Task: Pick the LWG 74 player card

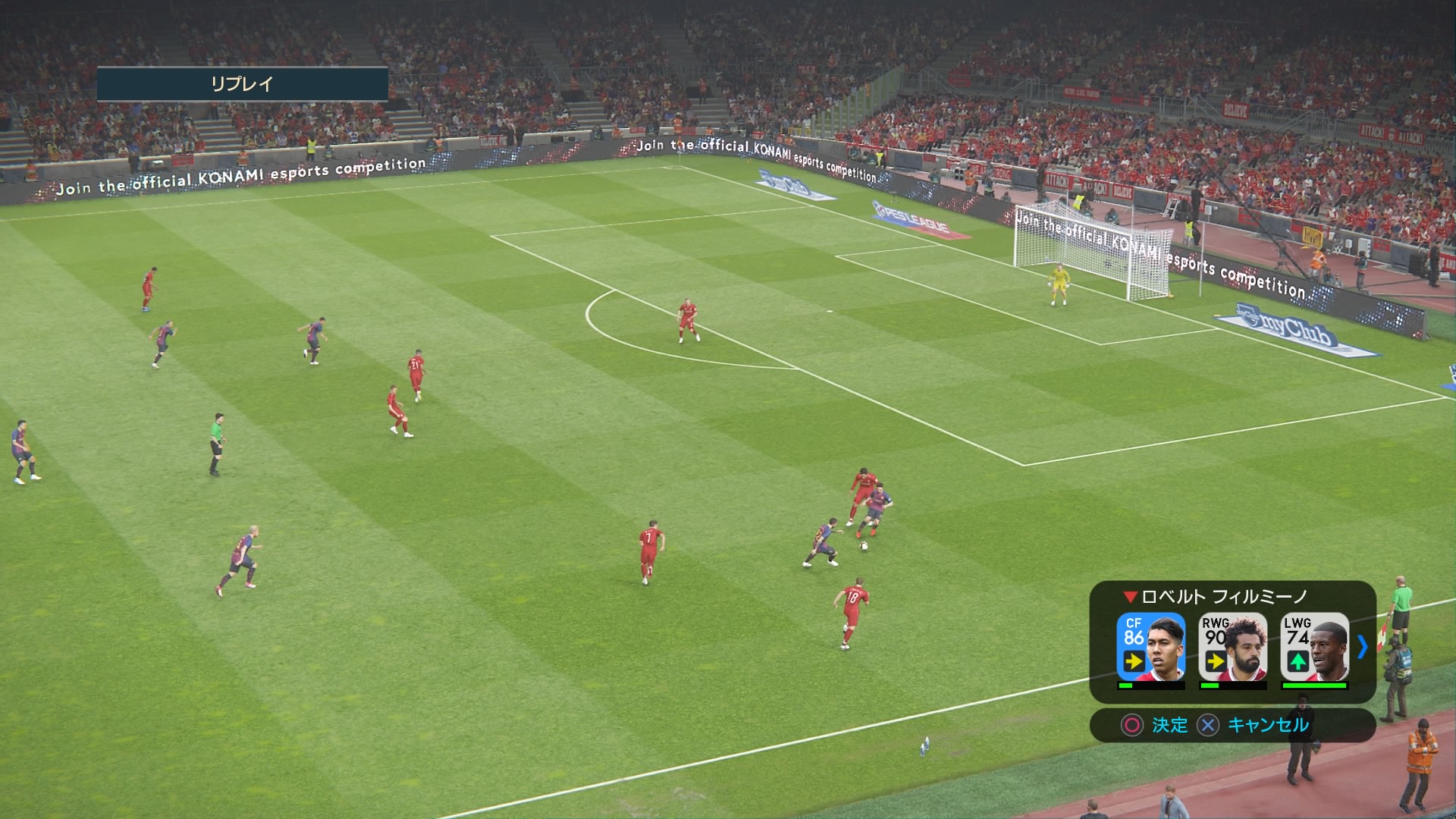Action: 1314,647
